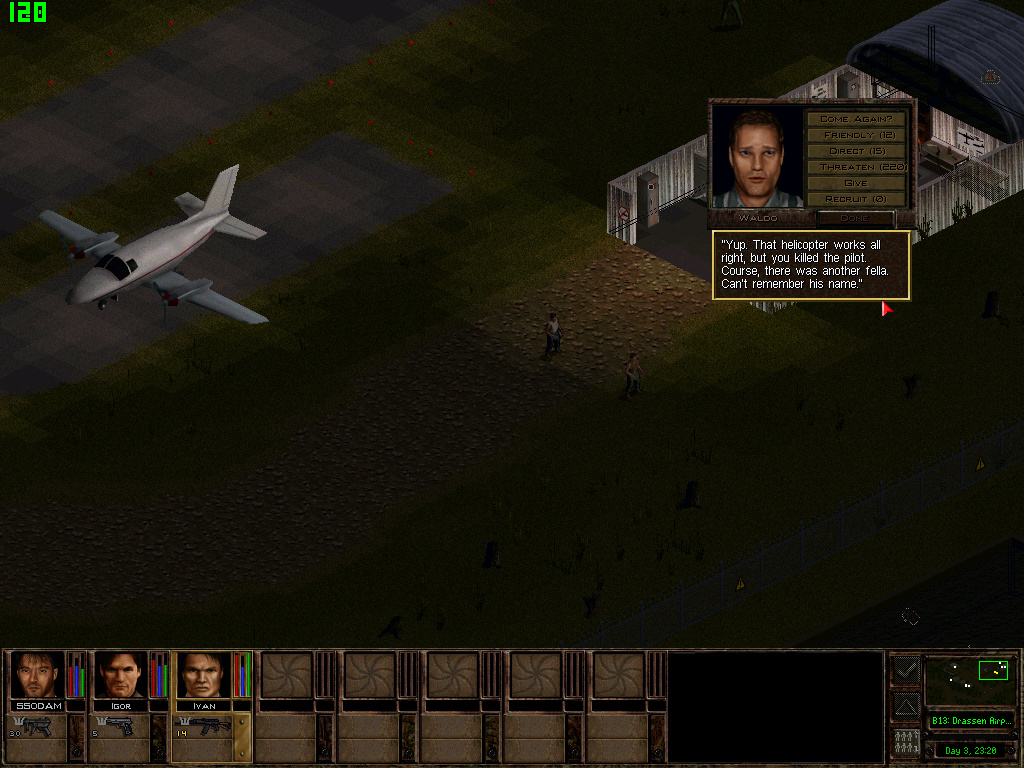Image resolution: width=1024 pixels, height=768 pixels.
Task: Click the triangle button beside the minimap
Action: click(905, 708)
